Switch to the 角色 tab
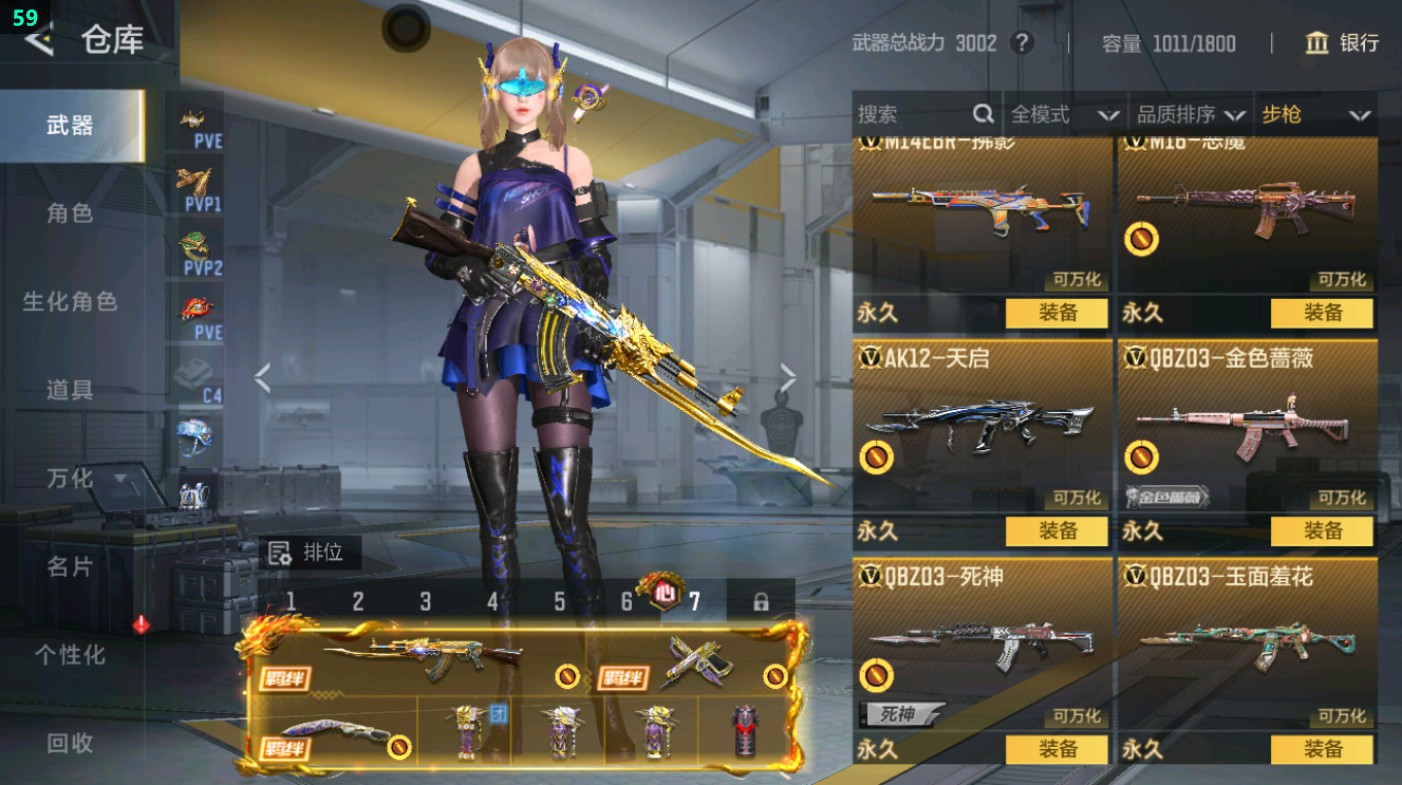 [70, 213]
